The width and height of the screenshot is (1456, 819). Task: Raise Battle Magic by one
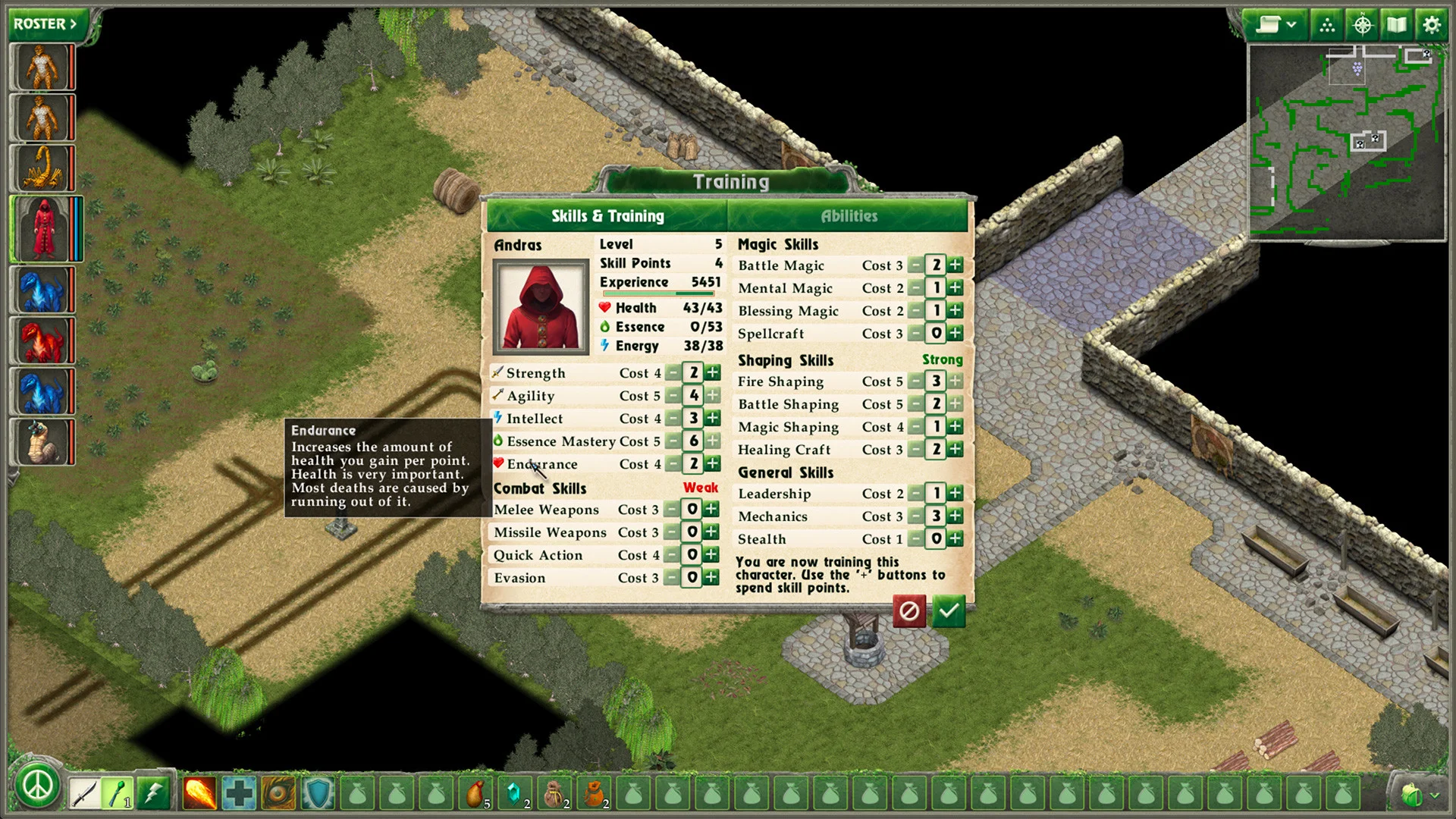pyautogui.click(x=955, y=265)
